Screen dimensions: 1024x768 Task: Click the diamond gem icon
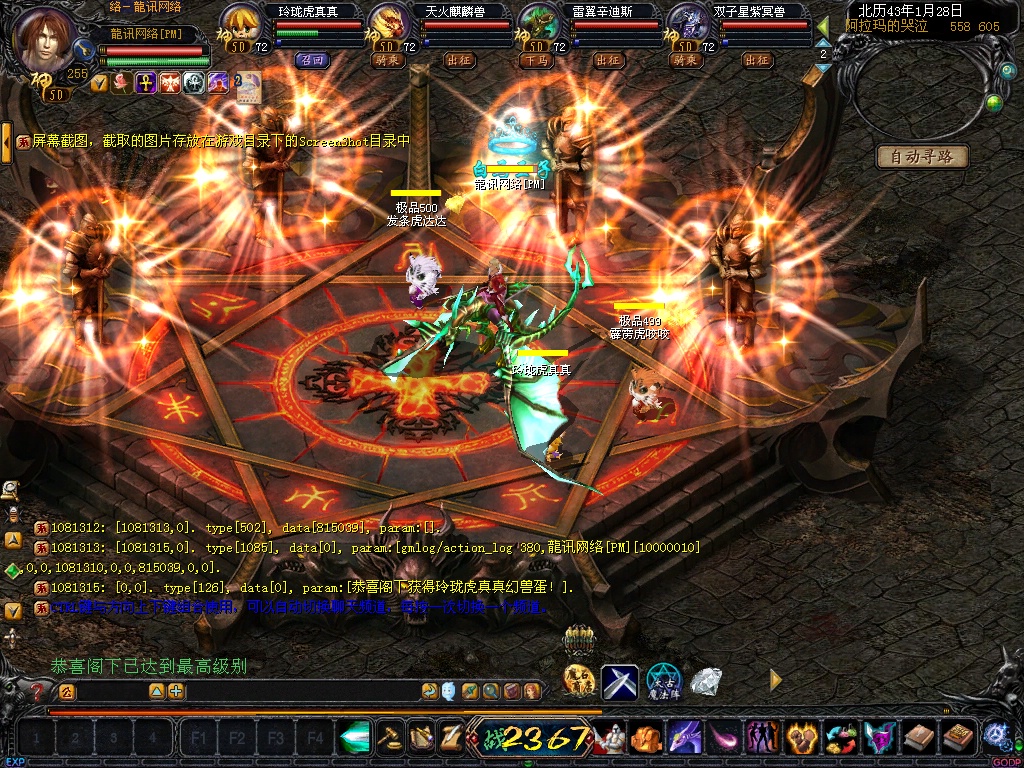coord(706,681)
